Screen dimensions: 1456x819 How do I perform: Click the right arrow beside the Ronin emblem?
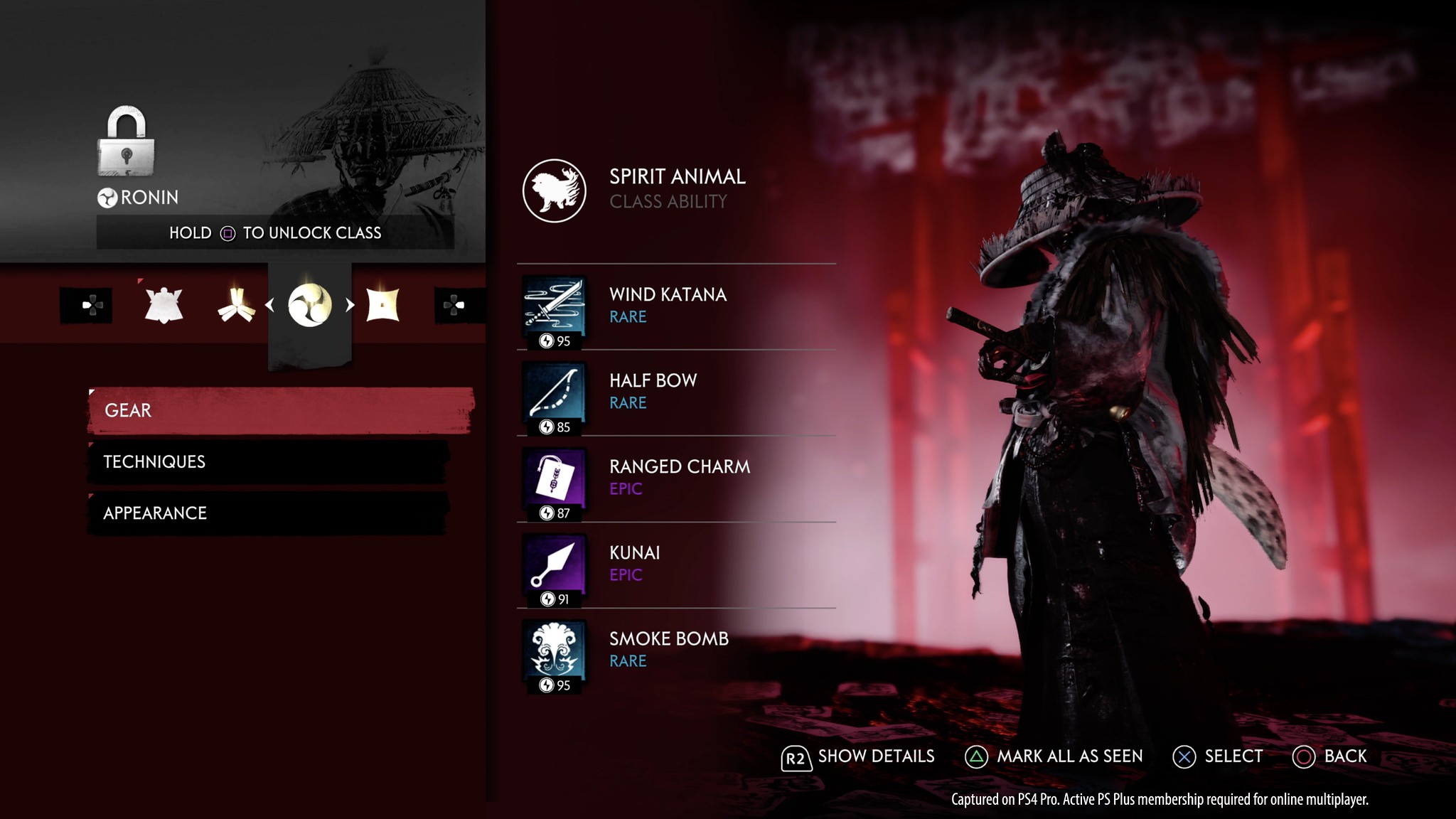point(350,305)
